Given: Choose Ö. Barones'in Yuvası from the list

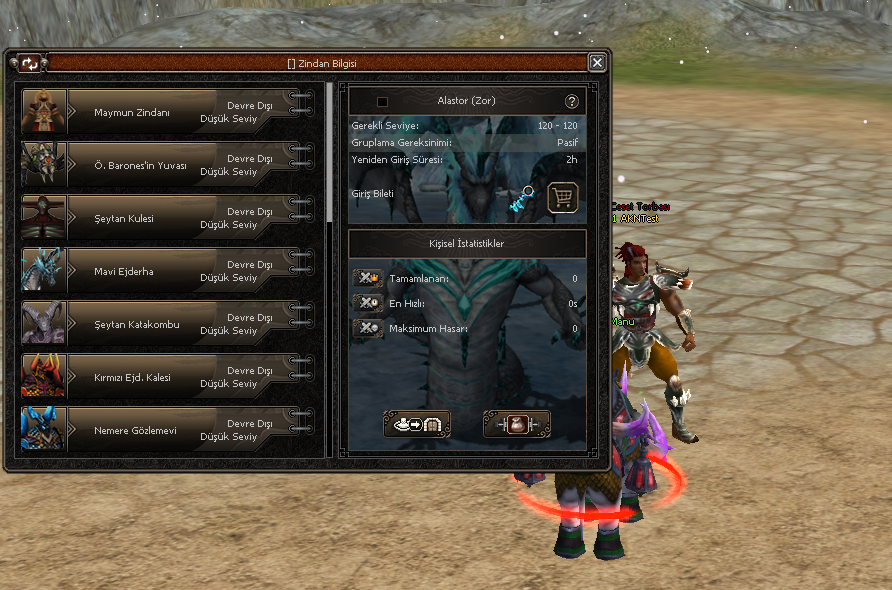Looking at the screenshot, I should tap(168, 165).
